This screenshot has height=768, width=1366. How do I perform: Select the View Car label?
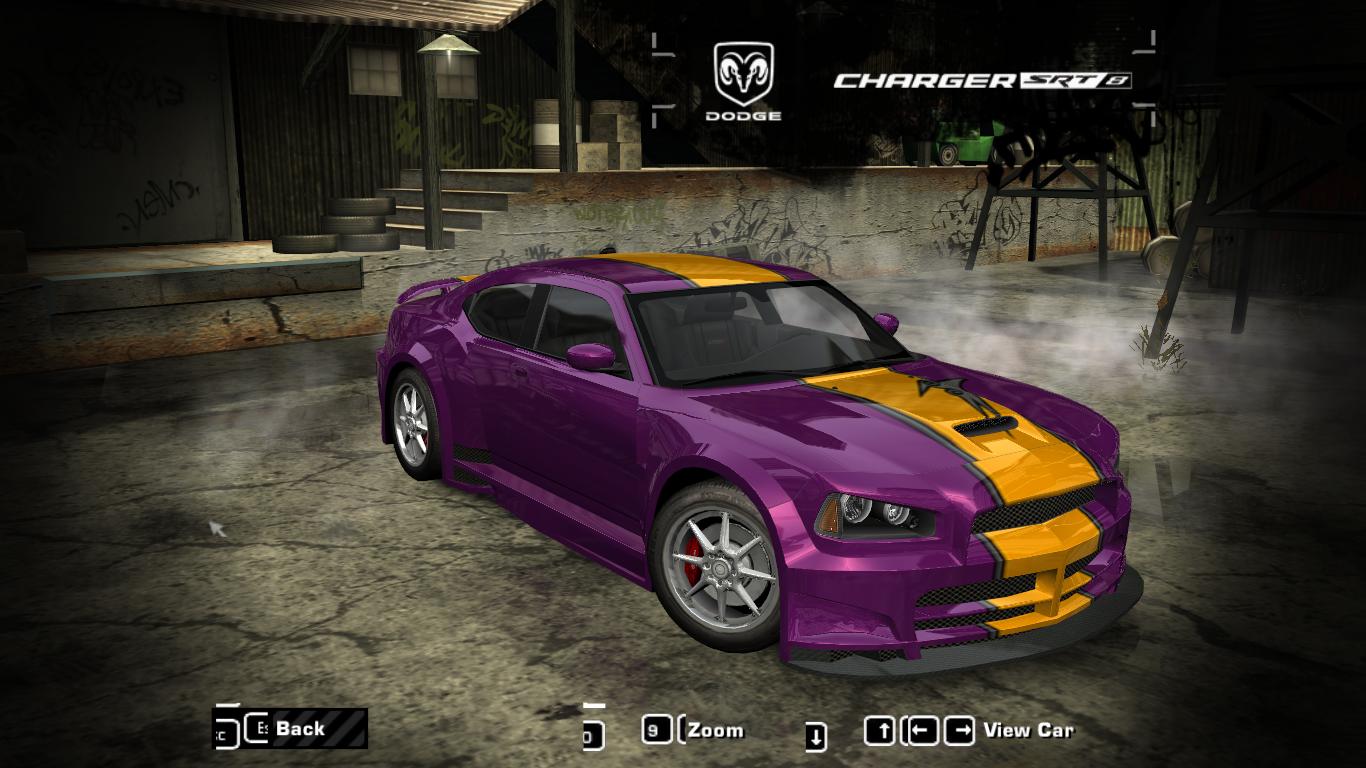(x=1030, y=730)
